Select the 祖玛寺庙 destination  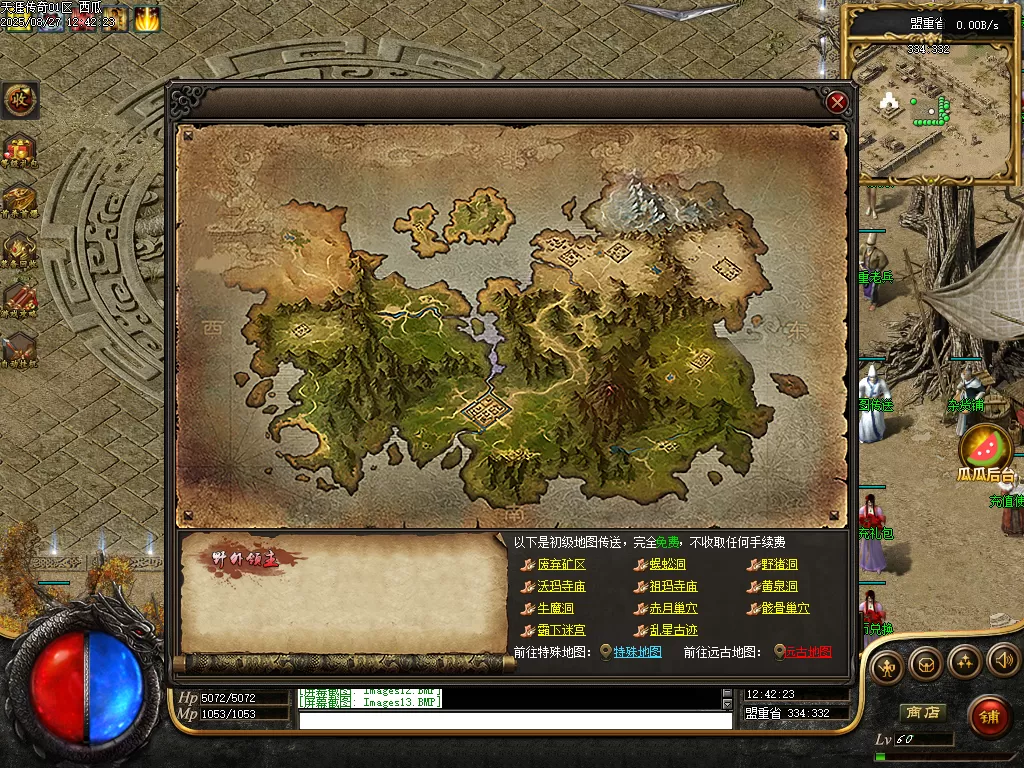coord(673,587)
